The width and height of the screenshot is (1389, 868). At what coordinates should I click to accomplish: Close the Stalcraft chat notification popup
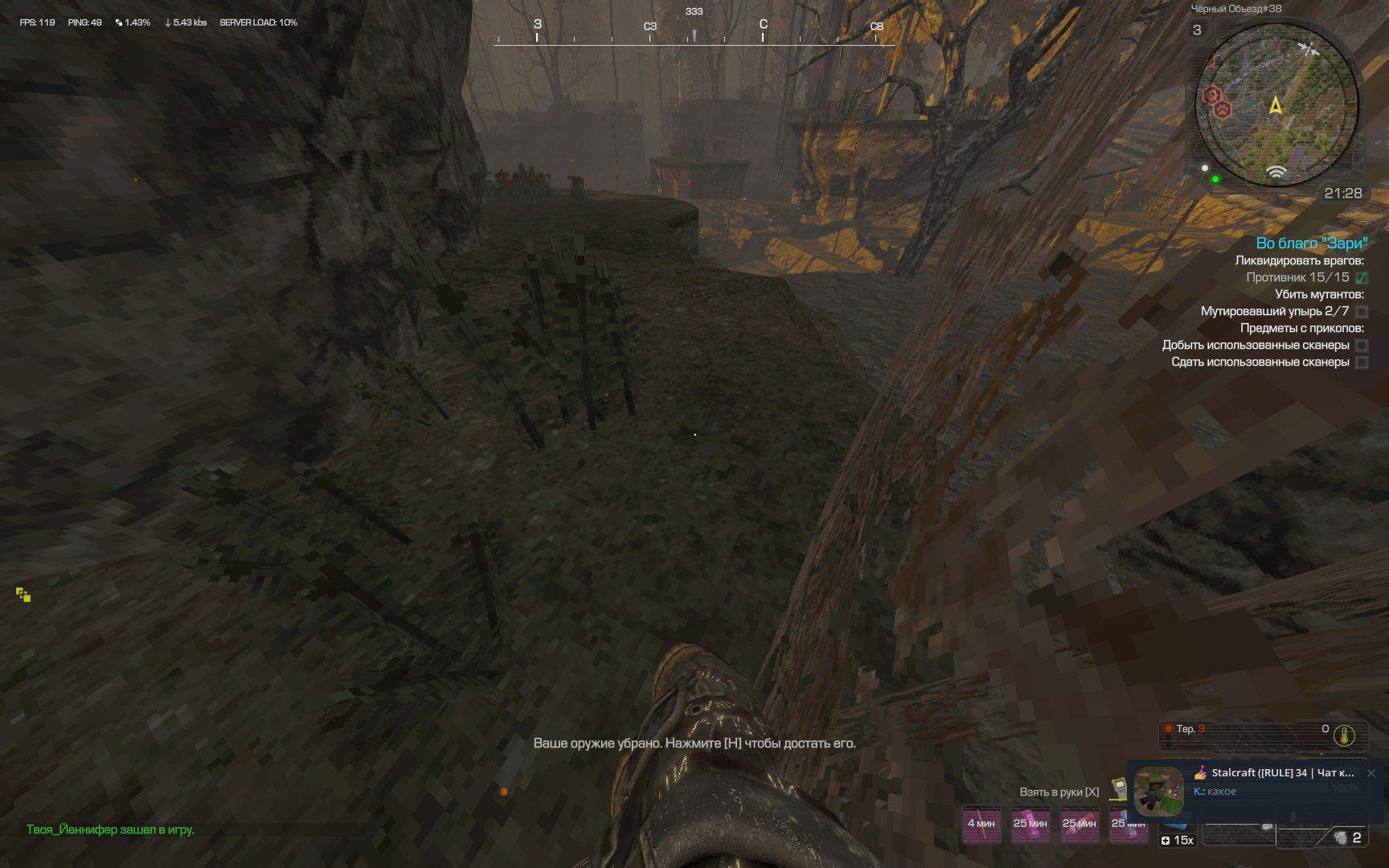click(x=1371, y=773)
